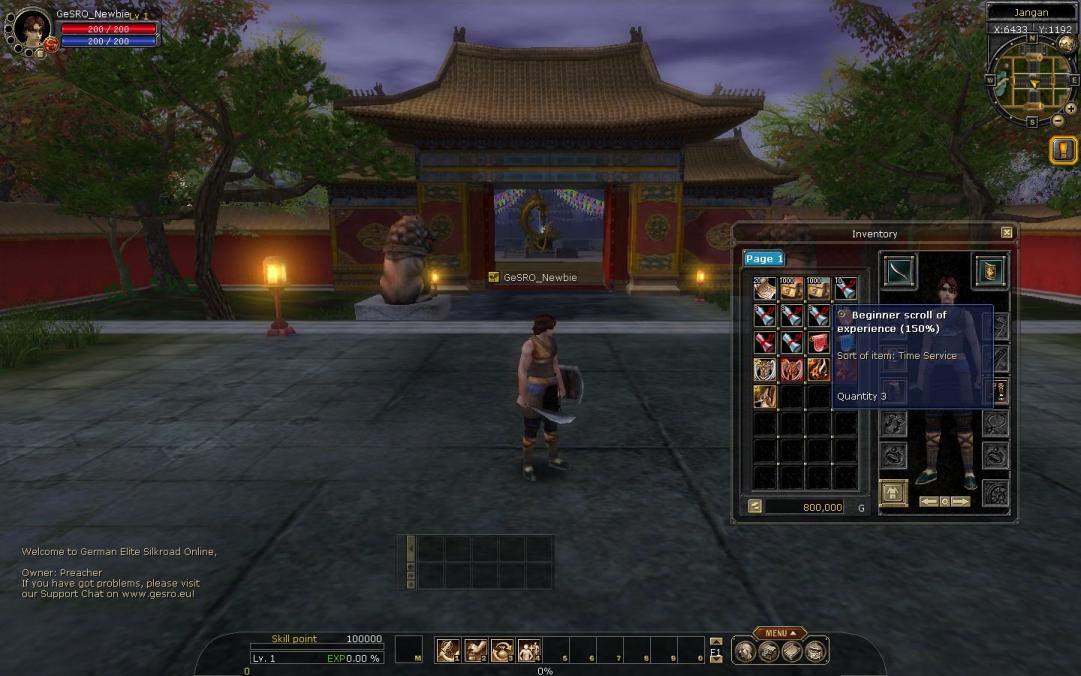Image resolution: width=1081 pixels, height=676 pixels.
Task: Click the orange exclamation alert button
Action: [1063, 151]
